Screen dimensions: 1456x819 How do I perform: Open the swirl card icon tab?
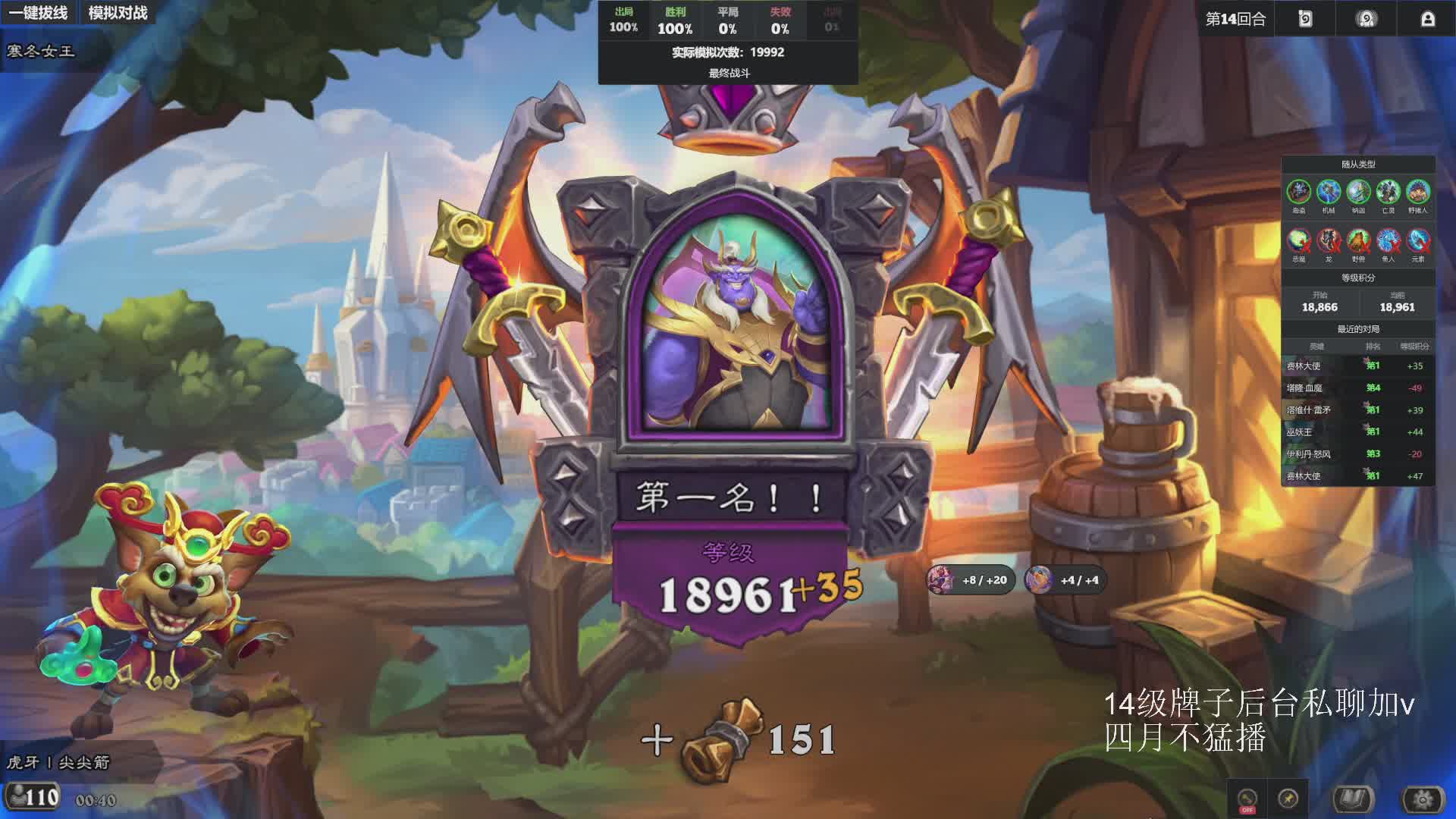[x=1305, y=19]
